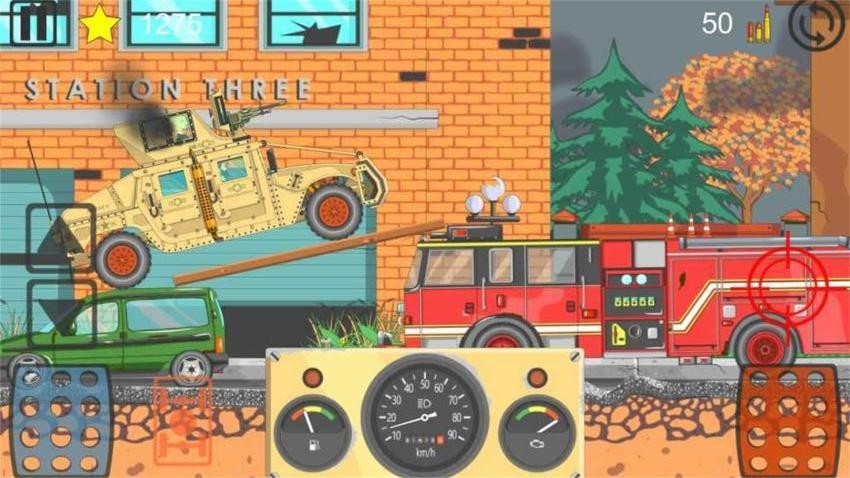Step on the orange gas pedal

(x=789, y=419)
